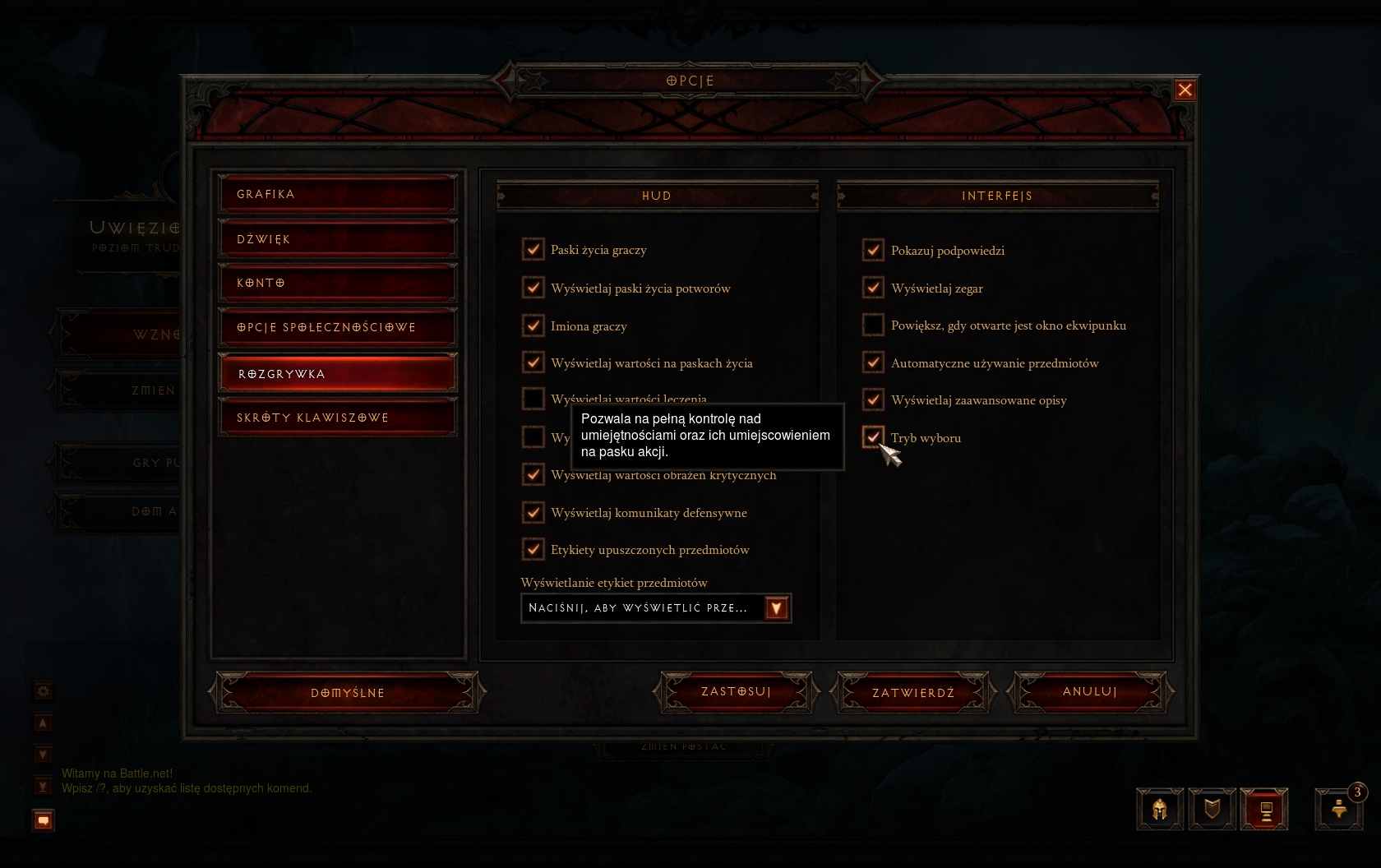This screenshot has height=868, width=1381.
Task: Close the Opcje window with the X
Action: tap(1185, 90)
